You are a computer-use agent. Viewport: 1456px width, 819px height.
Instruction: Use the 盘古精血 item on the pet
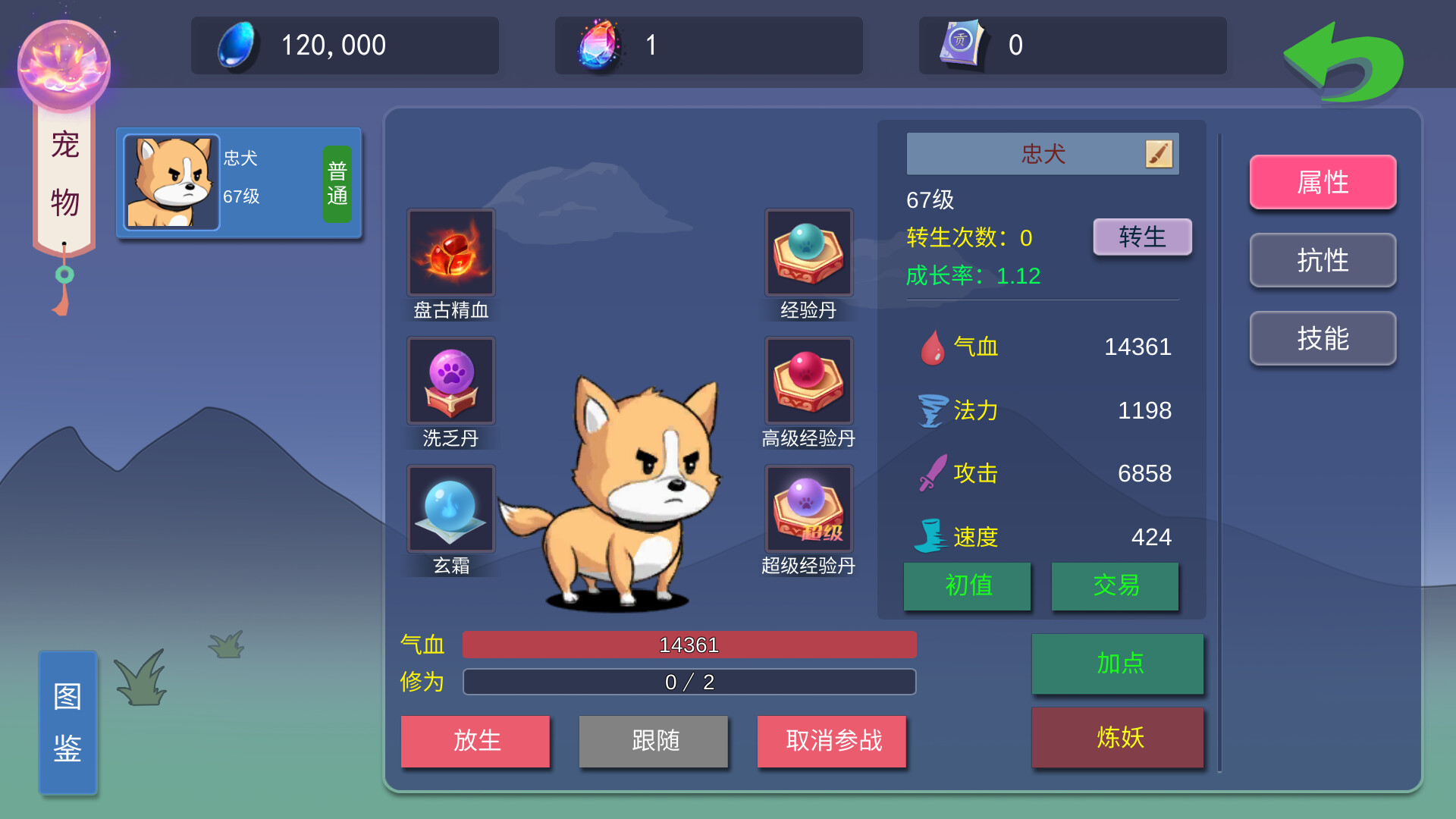[450, 253]
